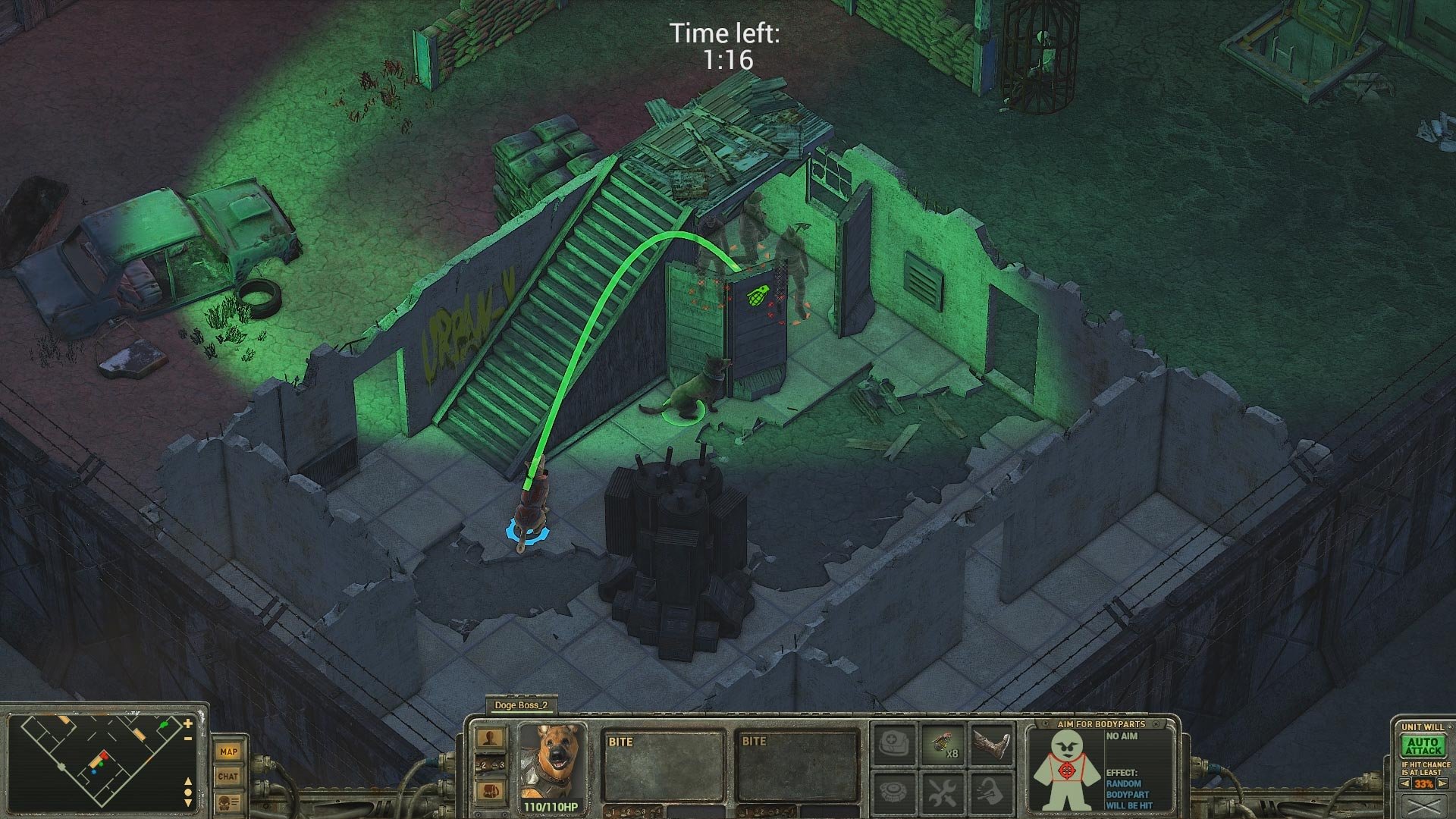The width and height of the screenshot is (1456, 819).
Task: Select the boot melee item slot
Action: pyautogui.click(x=991, y=745)
